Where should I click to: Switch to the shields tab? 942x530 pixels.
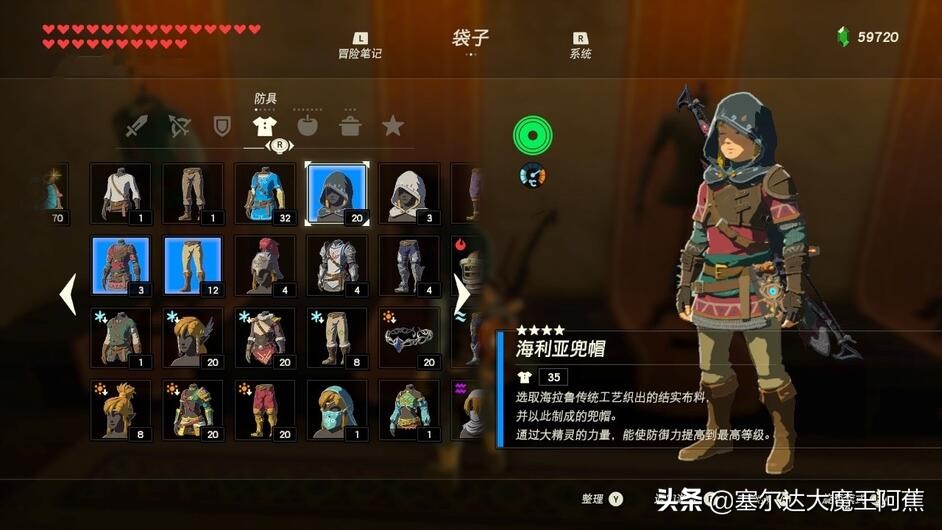(222, 127)
